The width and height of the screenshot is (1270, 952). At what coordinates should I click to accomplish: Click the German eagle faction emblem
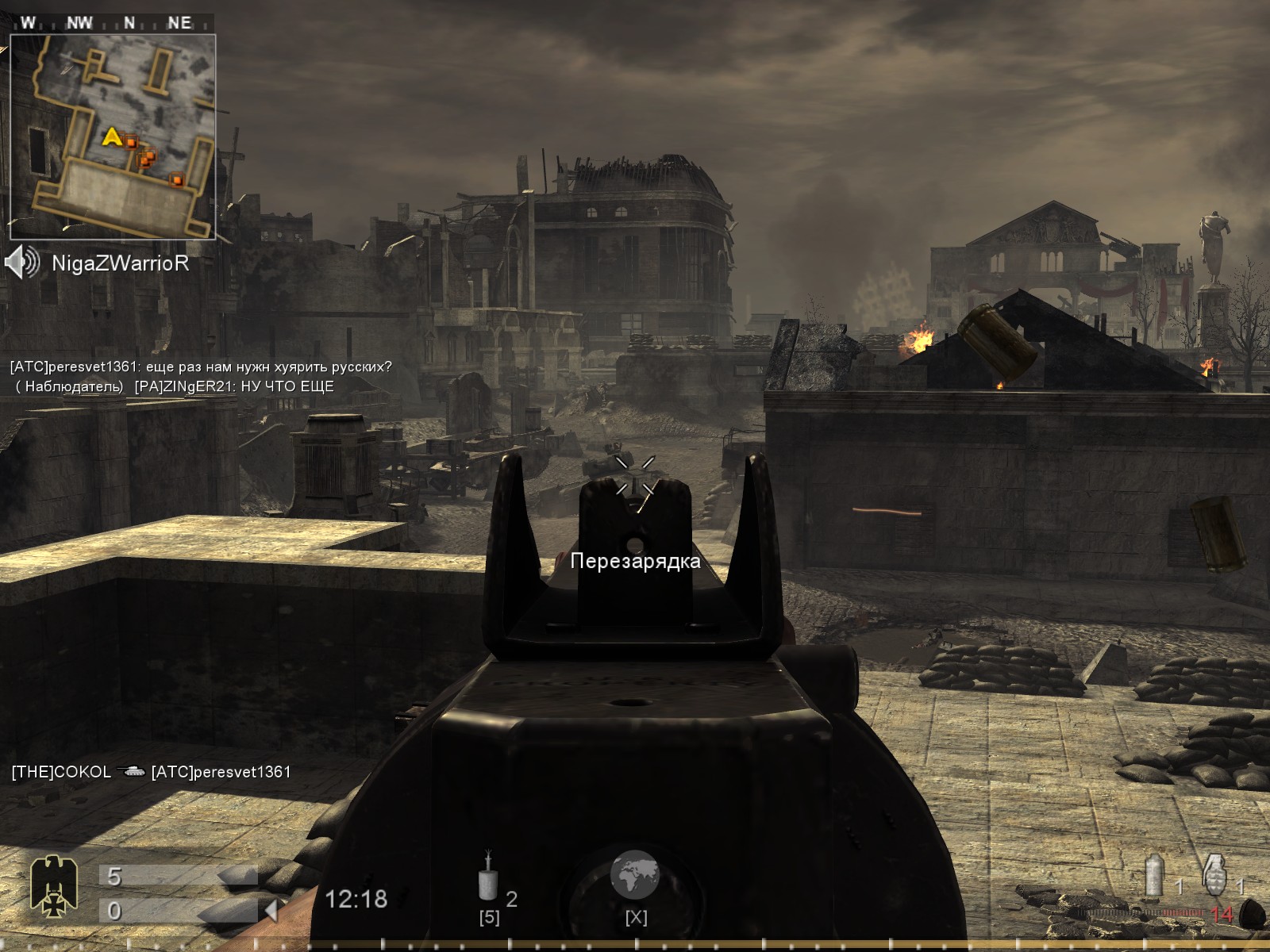coord(53,885)
